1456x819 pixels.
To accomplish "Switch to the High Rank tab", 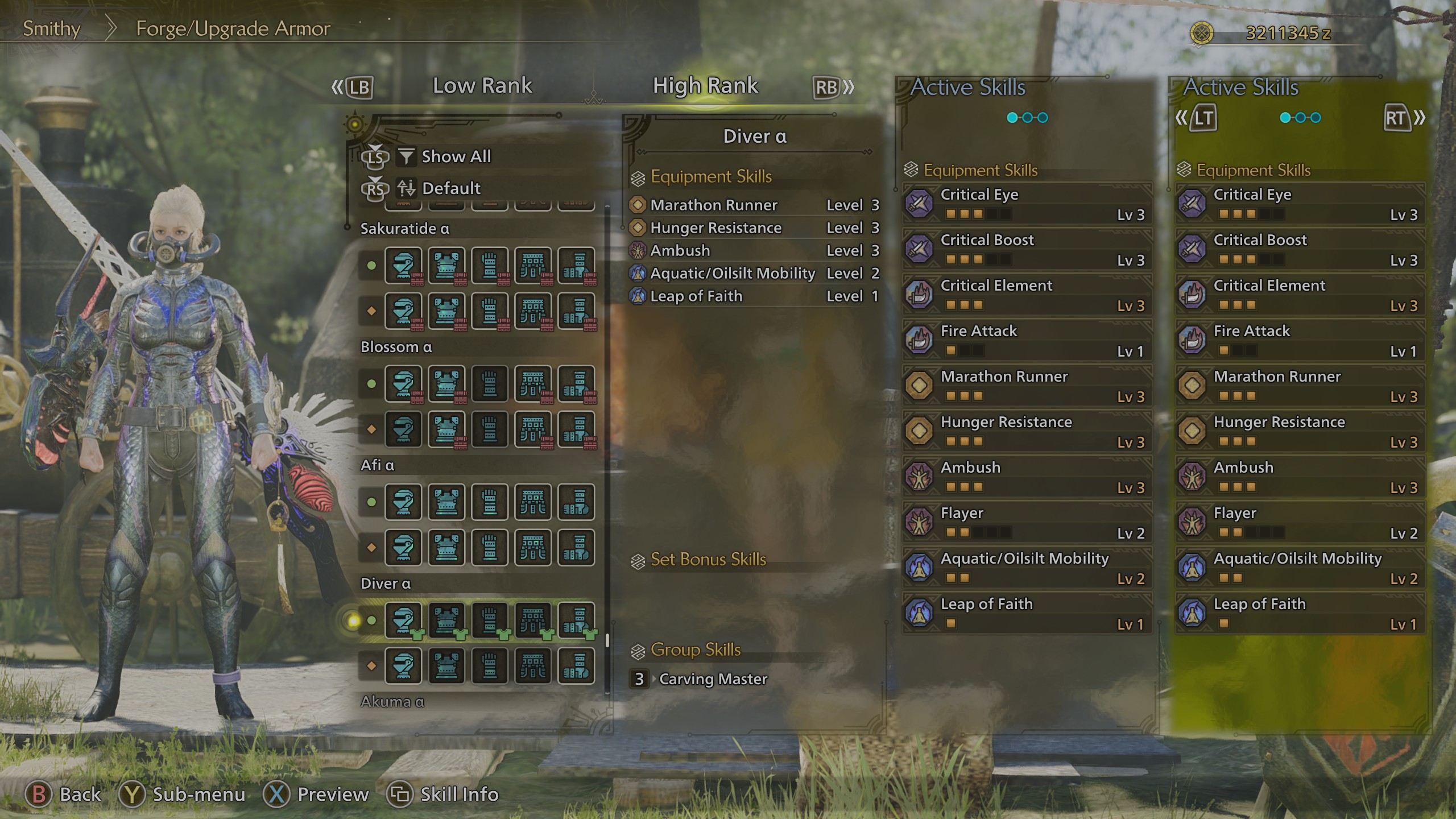I will pos(705,85).
